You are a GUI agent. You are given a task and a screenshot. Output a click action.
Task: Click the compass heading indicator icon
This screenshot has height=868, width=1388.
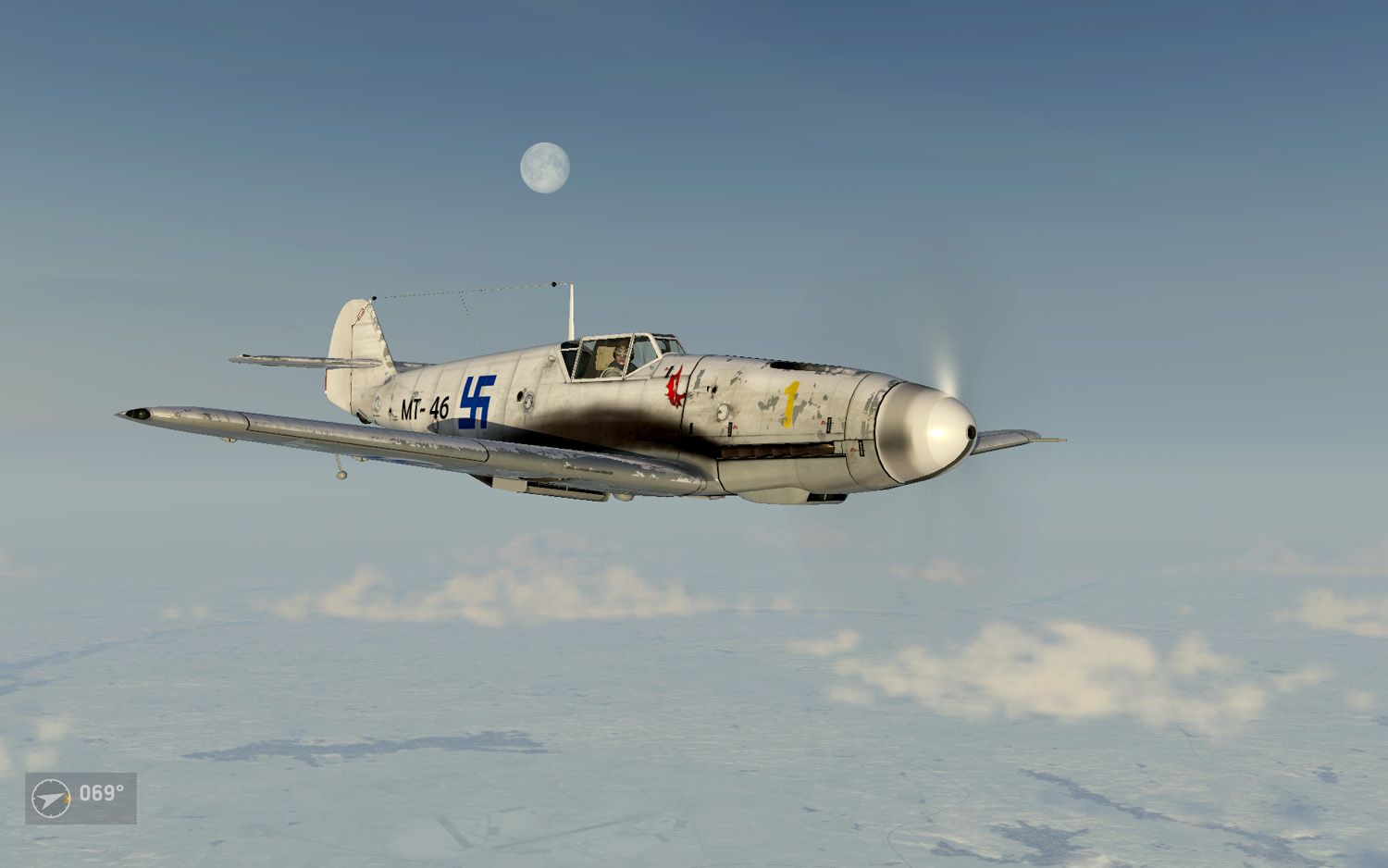point(51,798)
